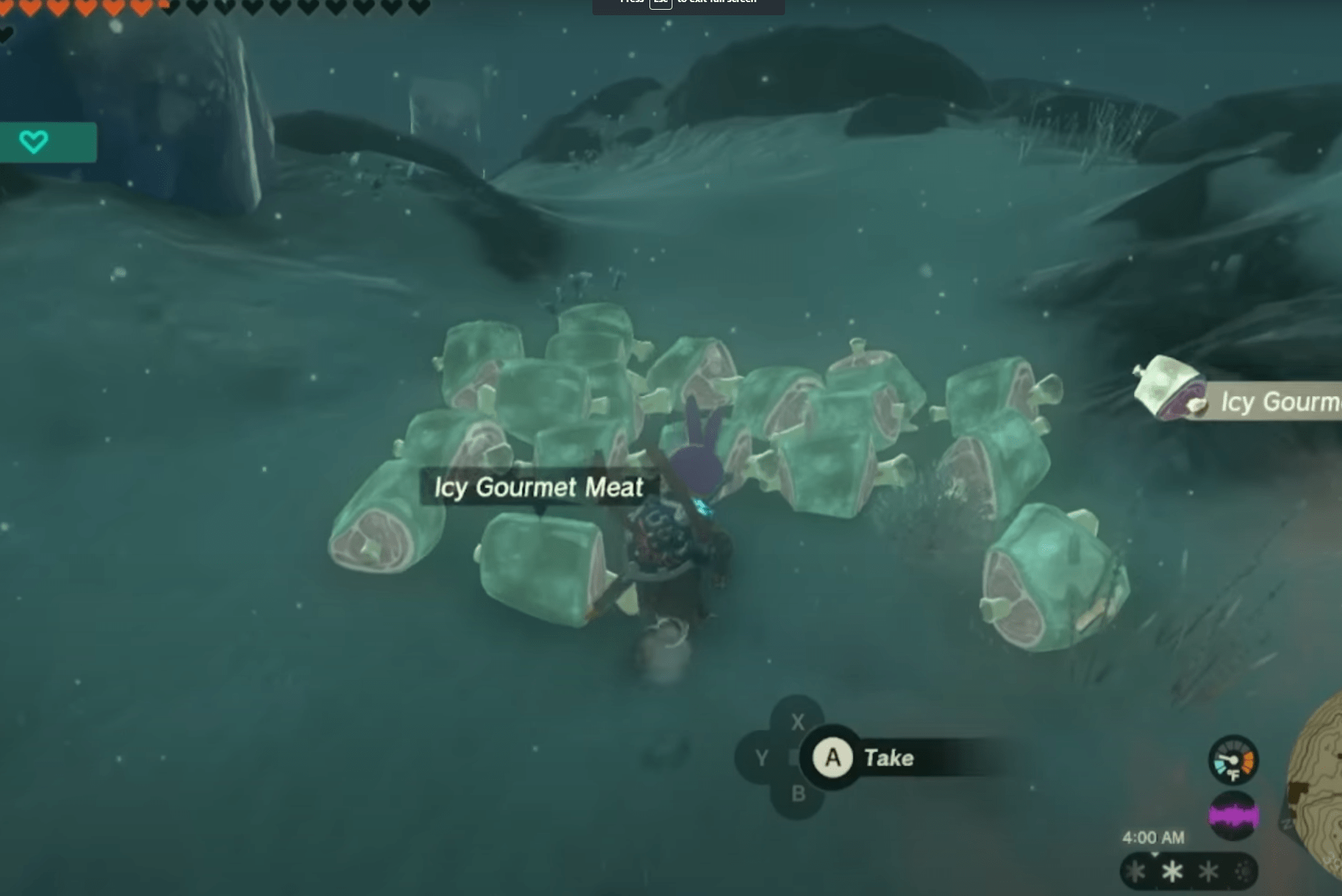Click the temperature gauge icon
Screen dimensions: 1342x896
(1235, 760)
